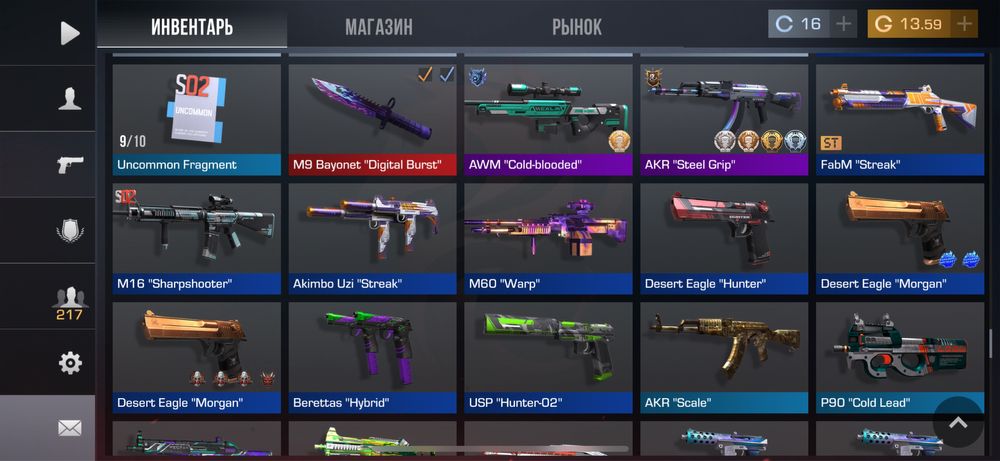
Task: Select the M60 "Warp" skin
Action: (x=548, y=238)
